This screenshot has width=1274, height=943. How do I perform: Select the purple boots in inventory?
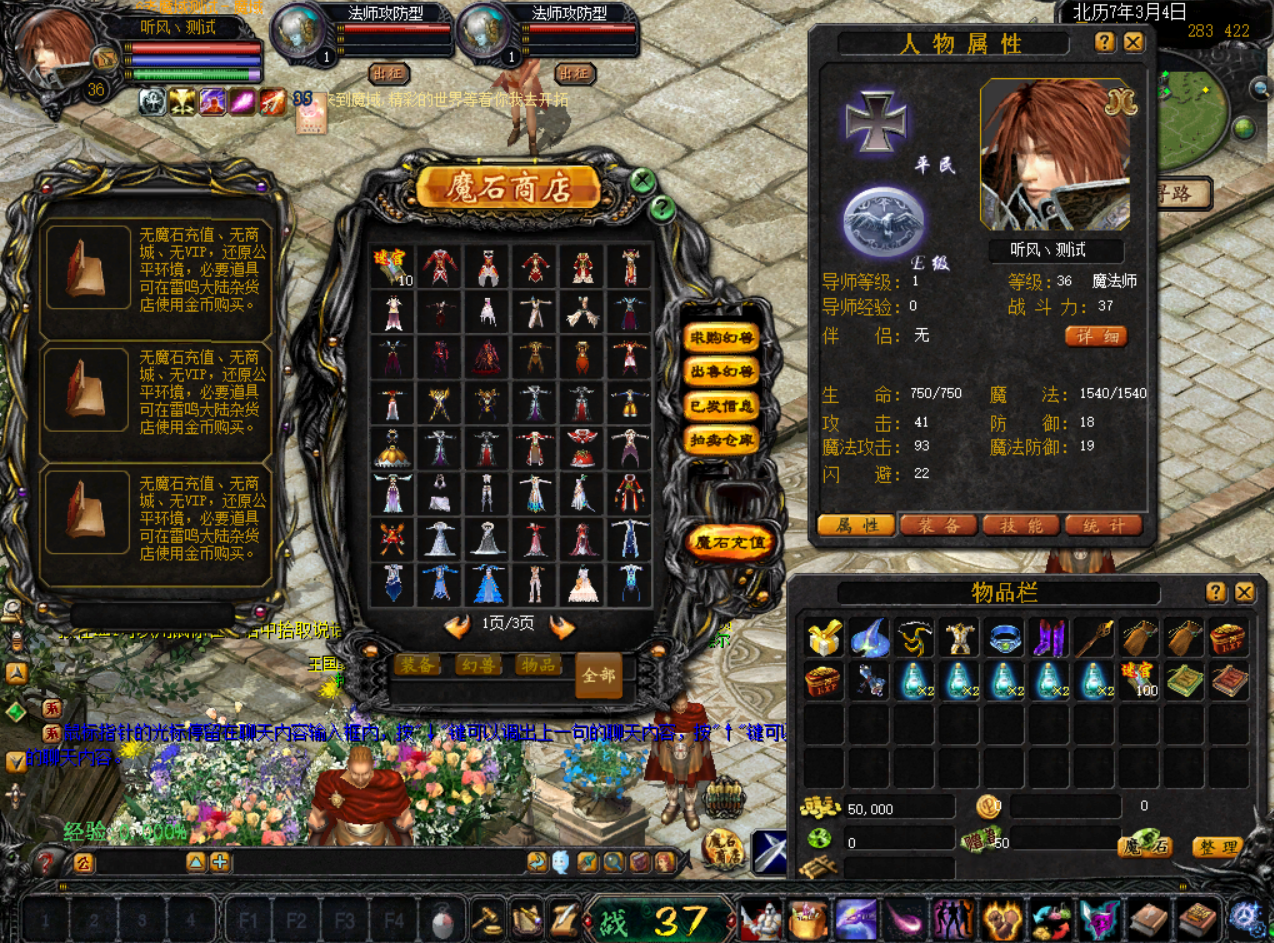(x=1049, y=638)
